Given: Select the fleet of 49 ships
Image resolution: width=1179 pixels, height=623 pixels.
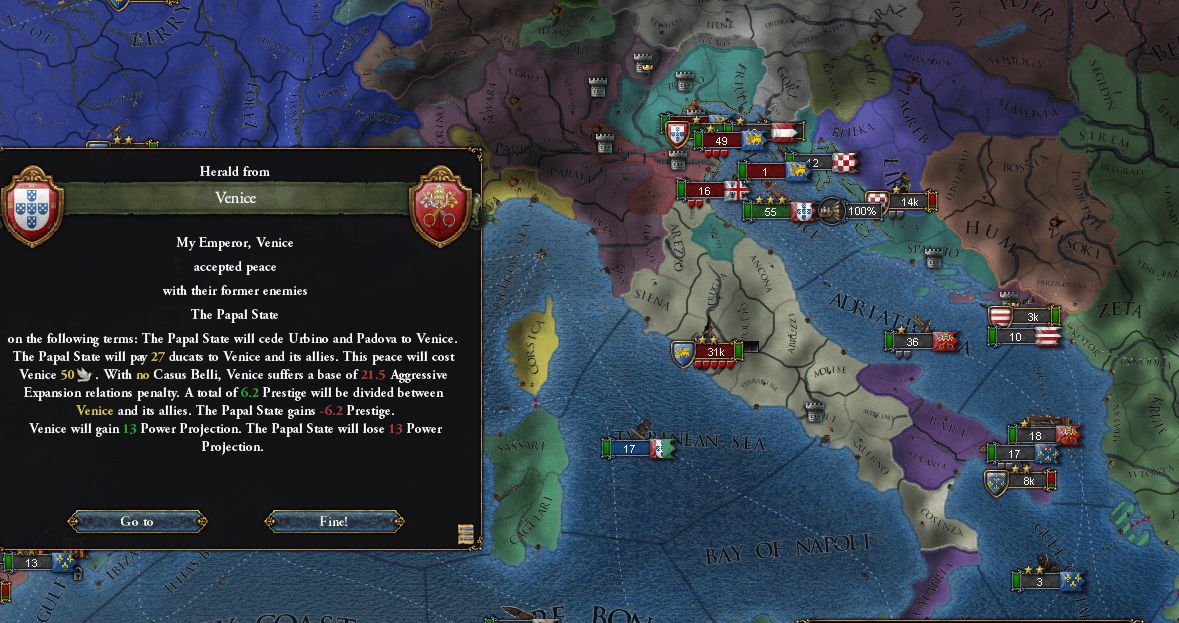Looking at the screenshot, I should pos(722,141).
